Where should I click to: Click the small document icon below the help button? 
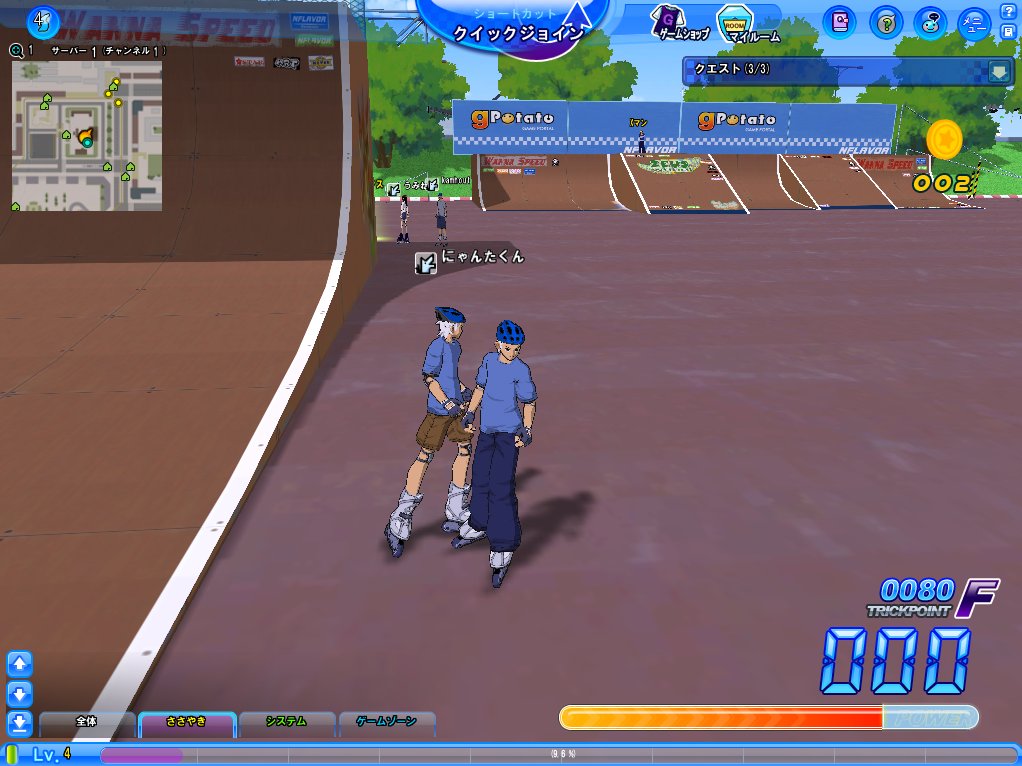[x=1008, y=31]
